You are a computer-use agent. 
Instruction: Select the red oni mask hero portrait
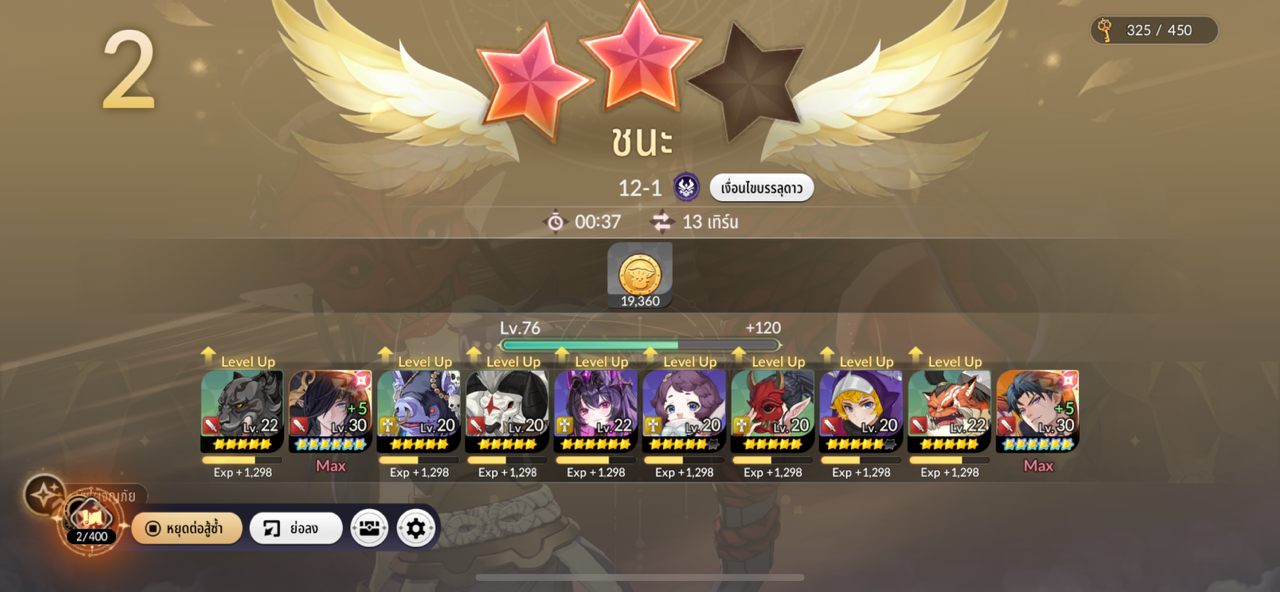coord(772,410)
